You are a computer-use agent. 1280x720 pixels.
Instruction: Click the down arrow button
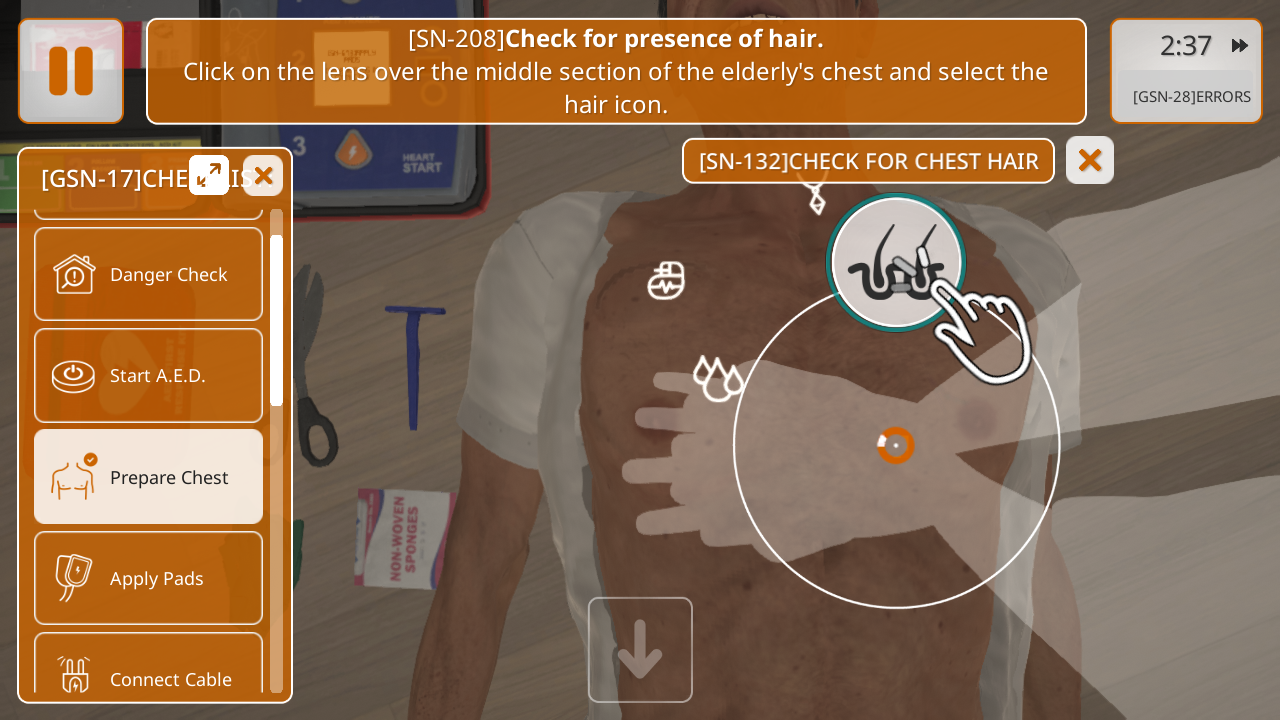[x=640, y=650]
